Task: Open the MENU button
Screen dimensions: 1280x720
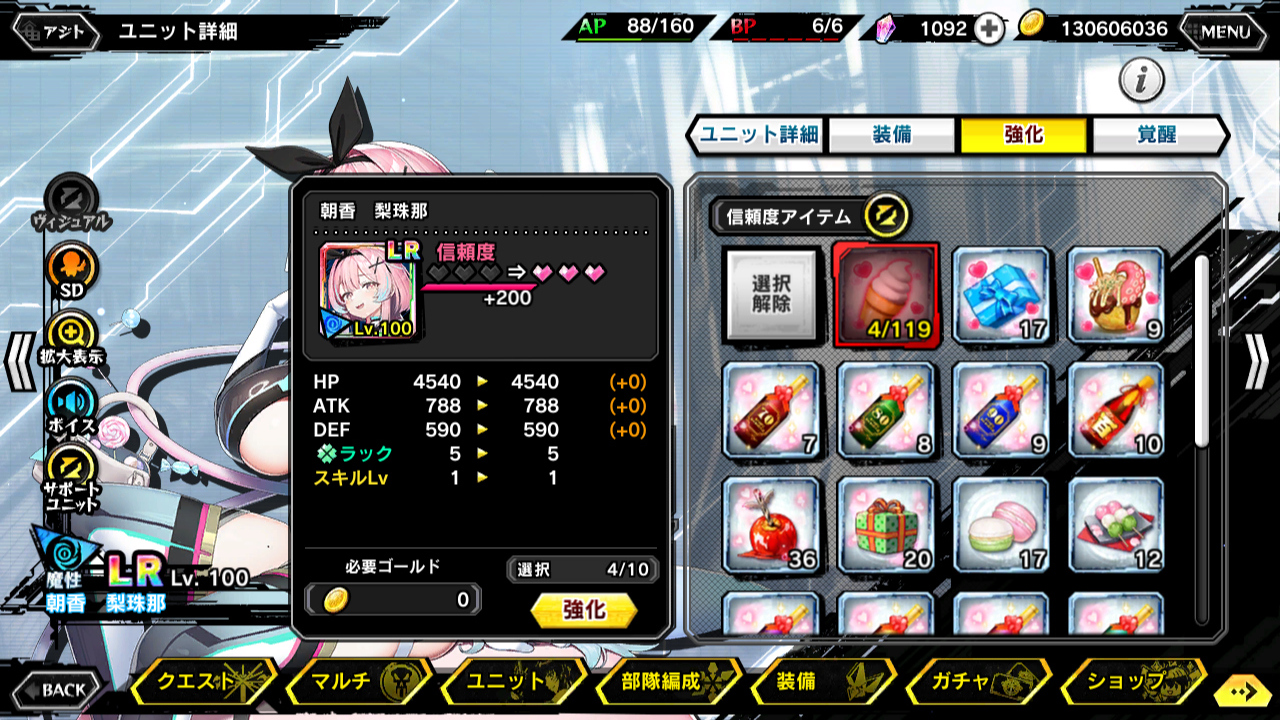Action: [x=1224, y=31]
